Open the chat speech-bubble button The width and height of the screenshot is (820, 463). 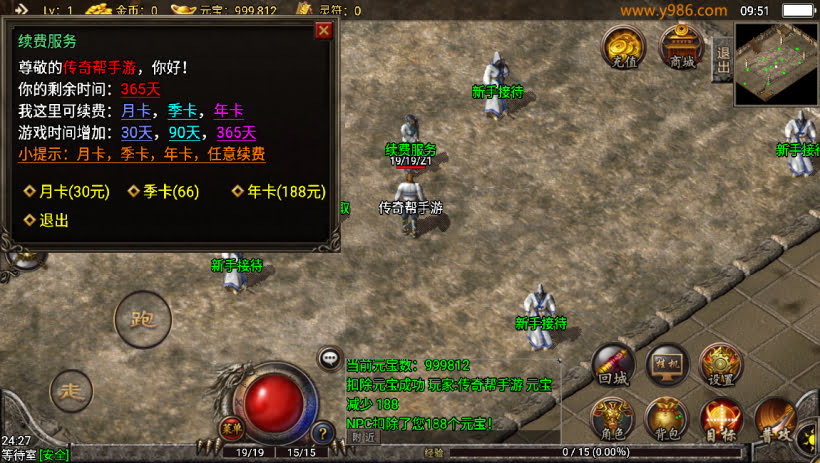coord(328,357)
